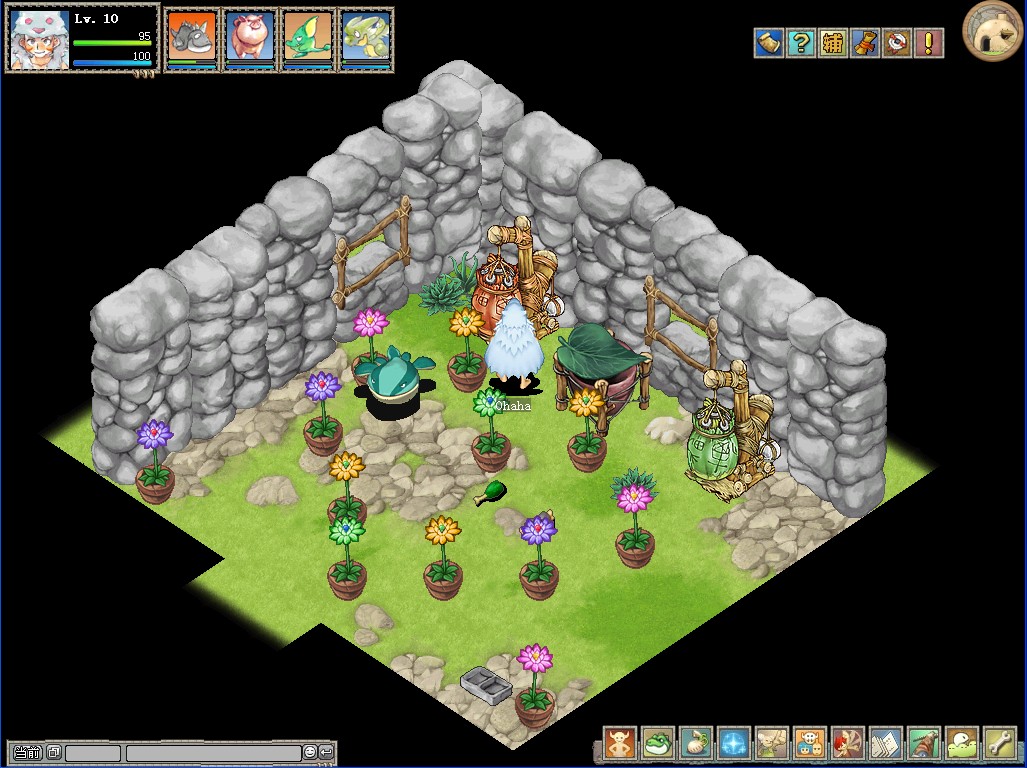Open the stacked cards icon
The width and height of the screenshot is (1027, 768).
coord(885,743)
